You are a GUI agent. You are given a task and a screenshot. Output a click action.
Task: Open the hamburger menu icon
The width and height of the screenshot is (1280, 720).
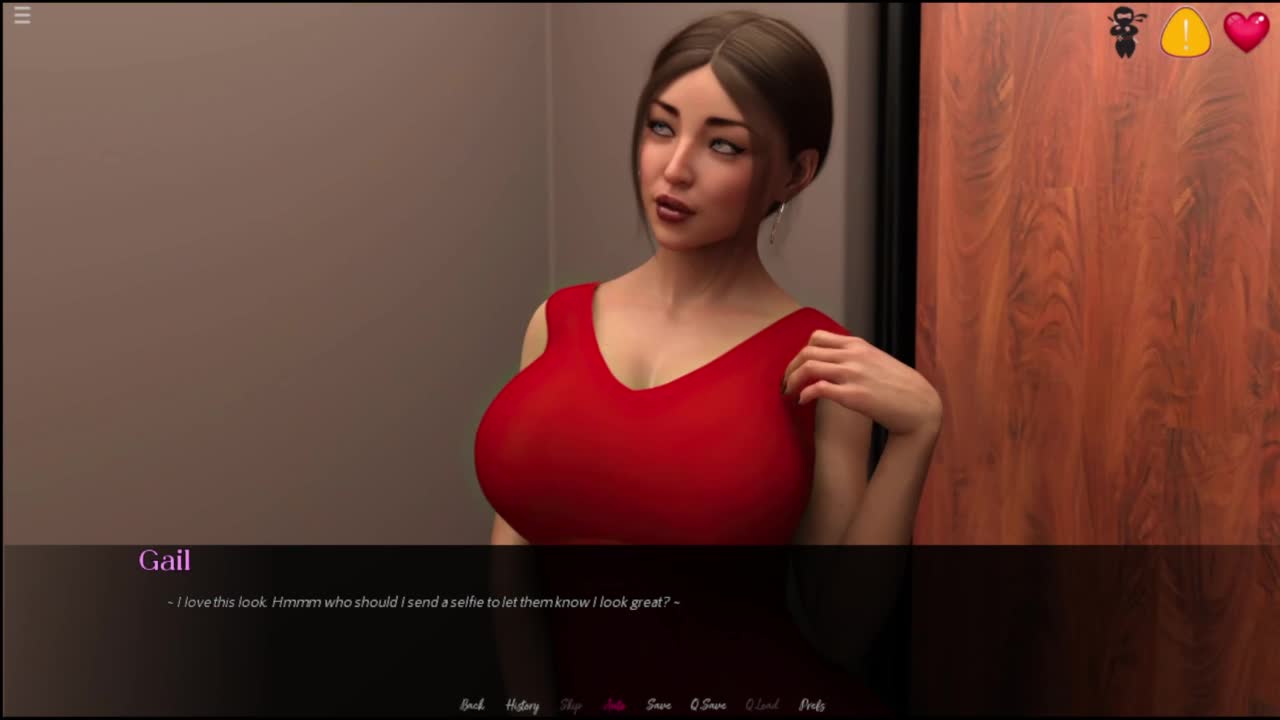point(22,15)
